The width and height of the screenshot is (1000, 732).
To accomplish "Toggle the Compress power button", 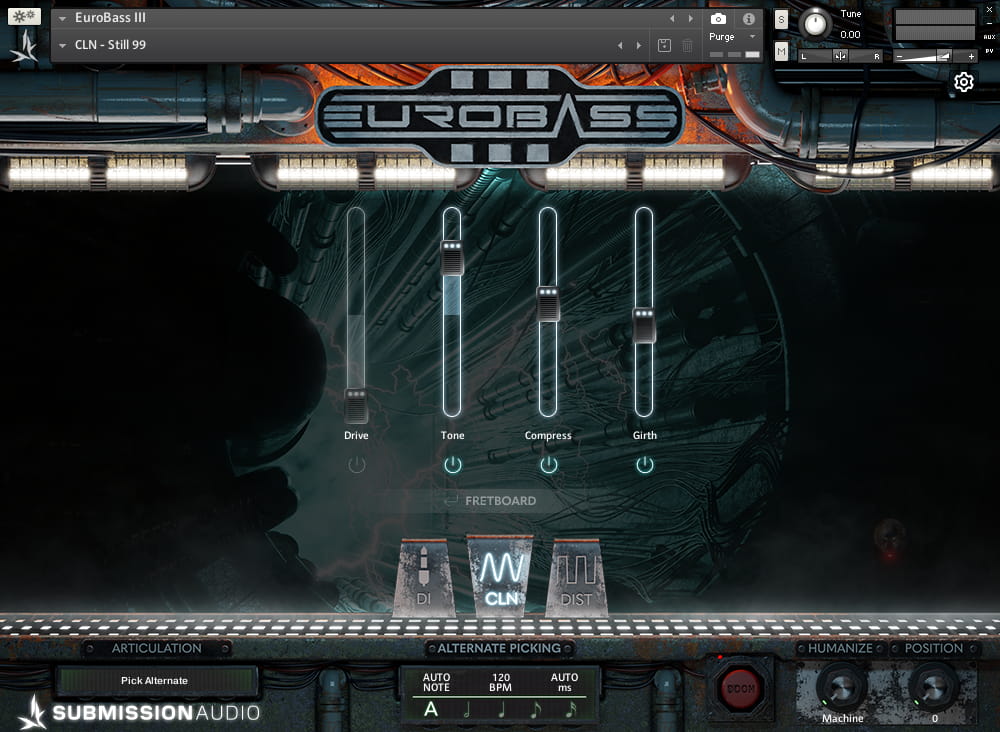I will point(549,465).
